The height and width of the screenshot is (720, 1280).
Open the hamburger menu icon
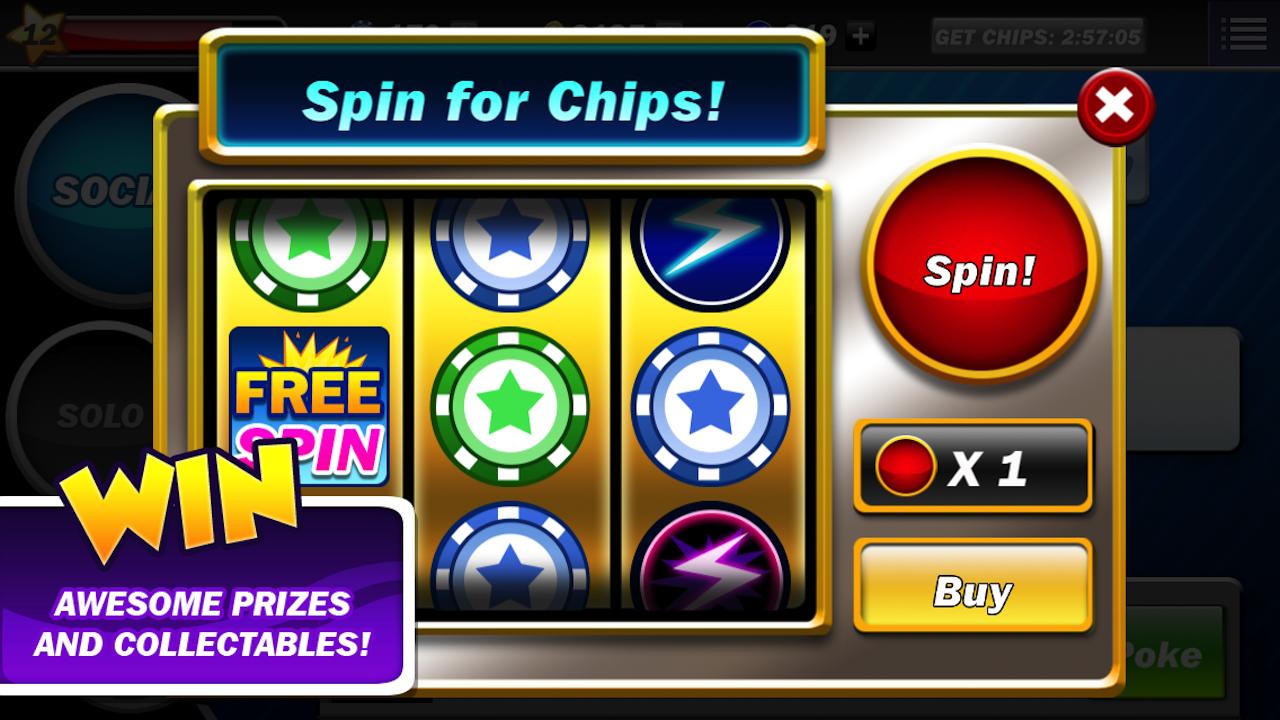tap(1243, 34)
